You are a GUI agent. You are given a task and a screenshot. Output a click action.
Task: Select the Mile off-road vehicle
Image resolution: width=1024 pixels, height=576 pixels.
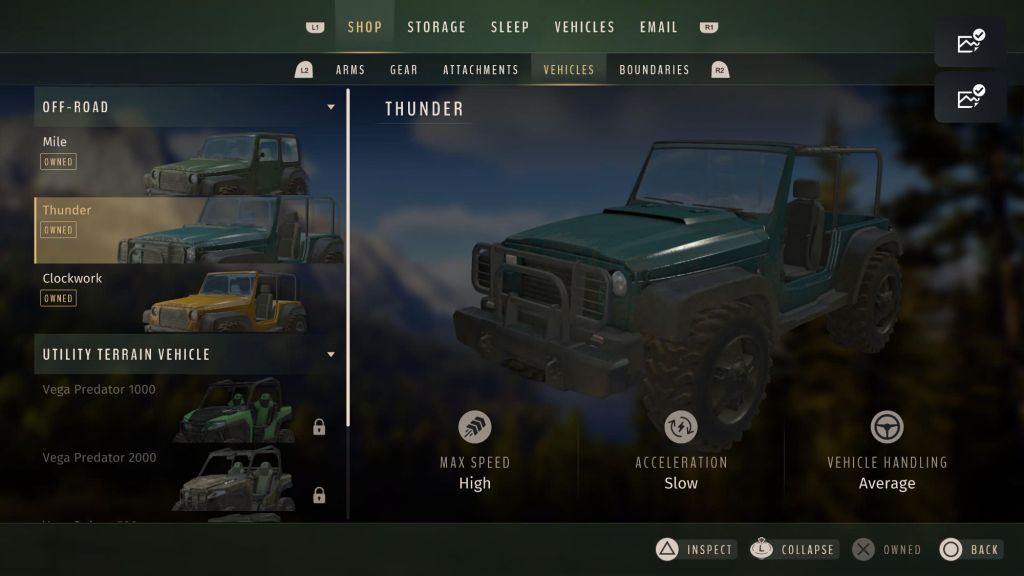tap(188, 162)
